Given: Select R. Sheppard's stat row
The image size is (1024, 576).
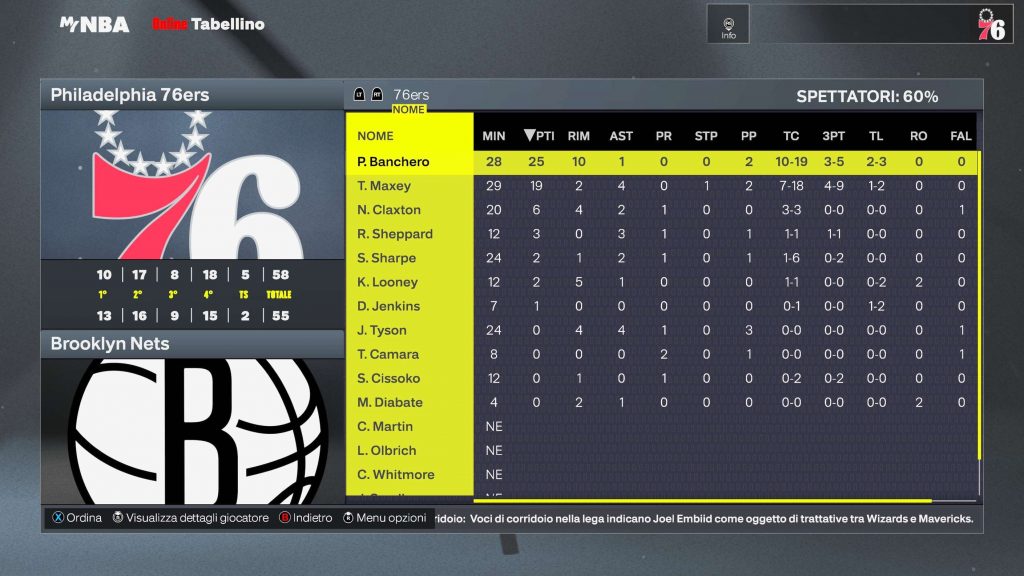Looking at the screenshot, I should click(395, 234).
